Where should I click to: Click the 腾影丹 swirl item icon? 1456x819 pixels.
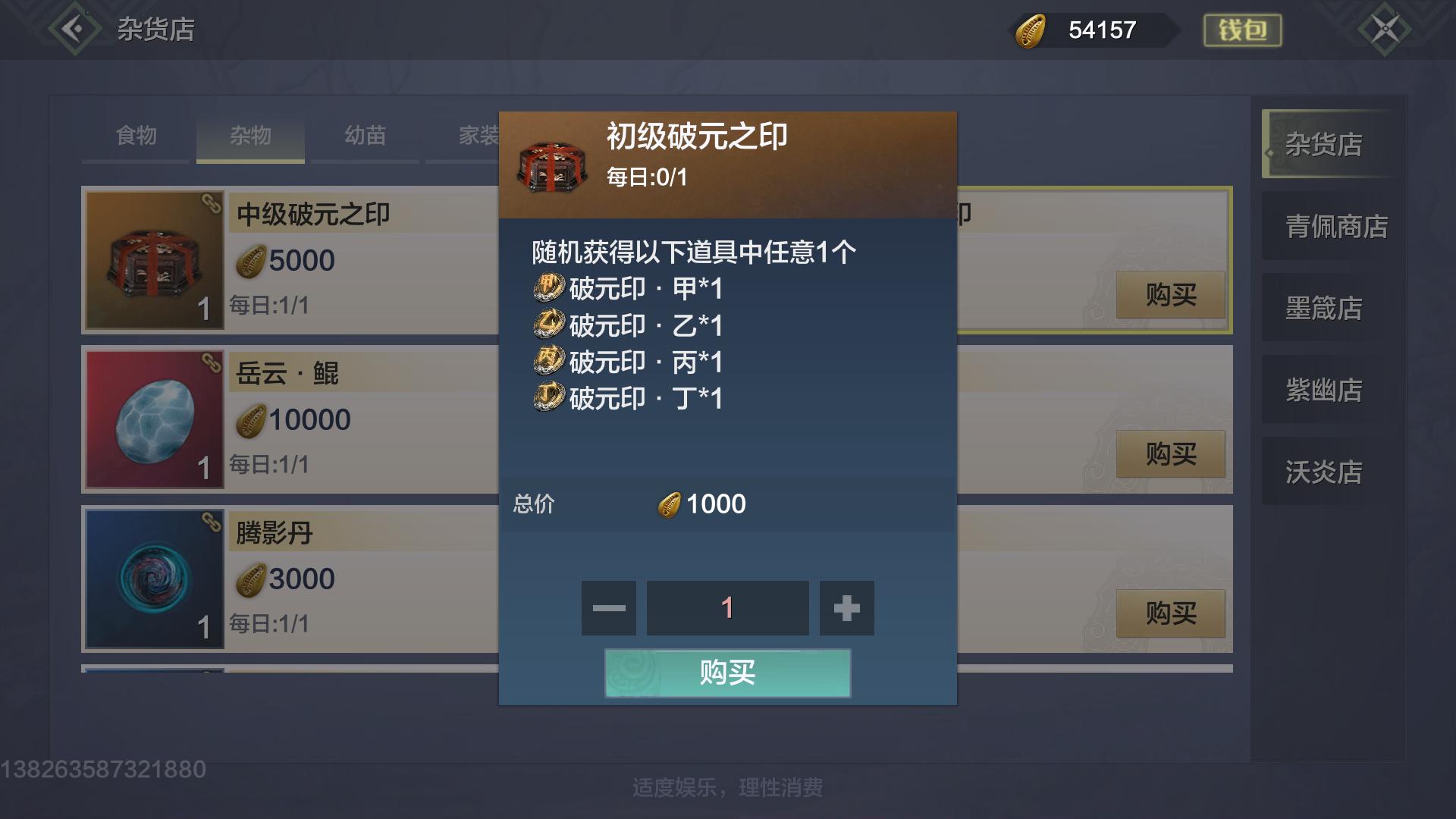click(x=154, y=579)
